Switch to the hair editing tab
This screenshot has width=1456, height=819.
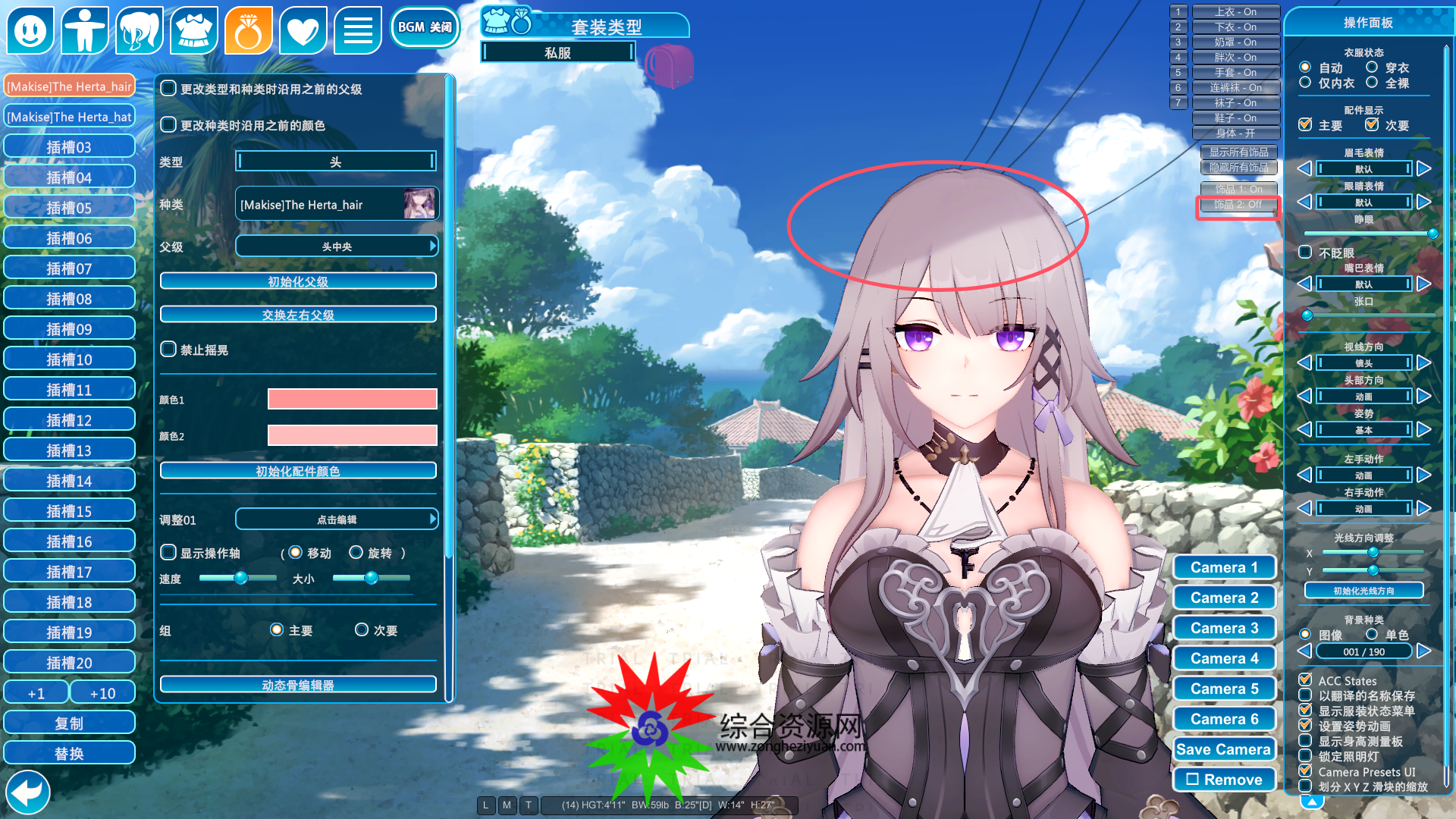[x=140, y=30]
